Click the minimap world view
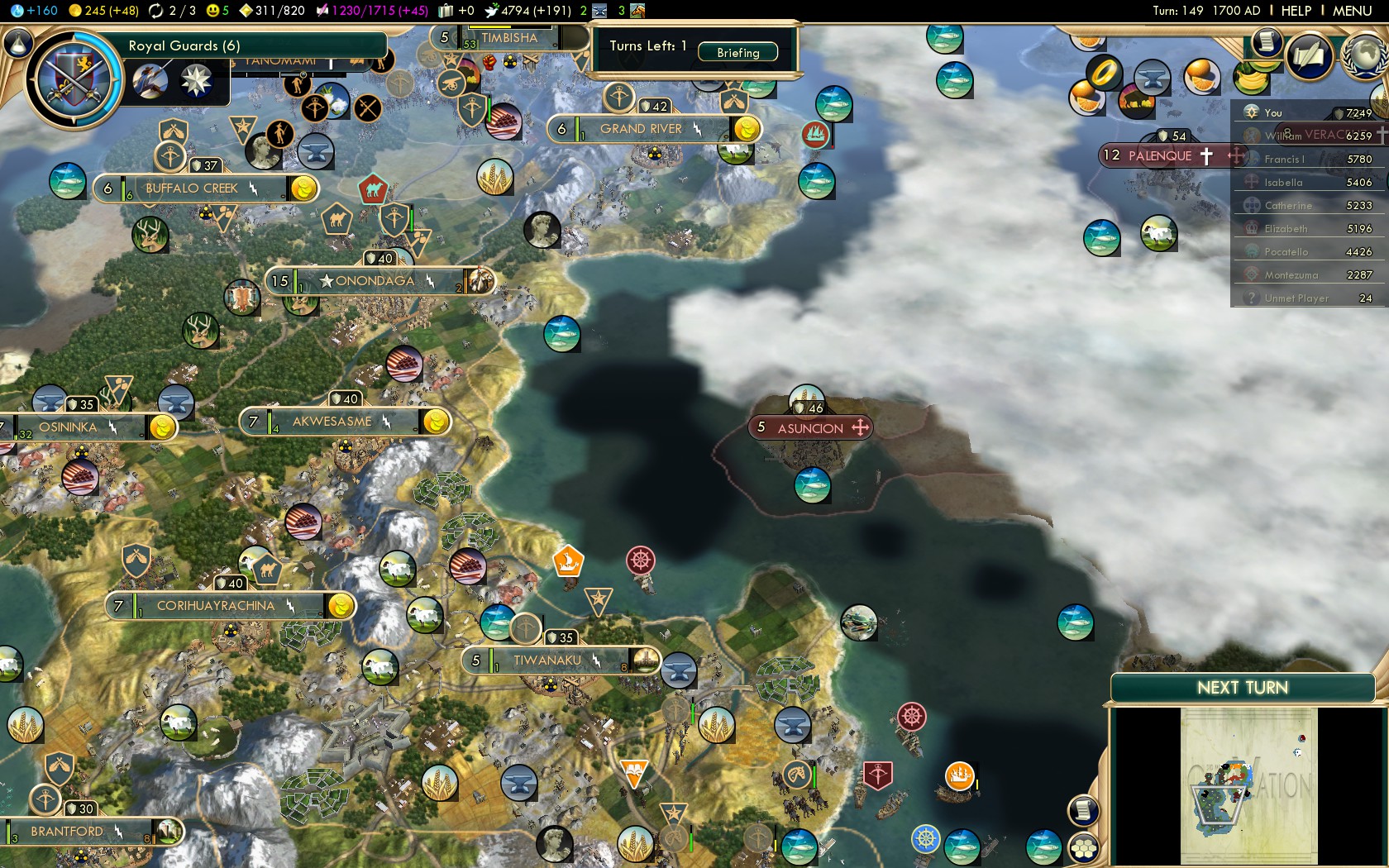This screenshot has width=1389, height=868. pyautogui.click(x=1248, y=785)
